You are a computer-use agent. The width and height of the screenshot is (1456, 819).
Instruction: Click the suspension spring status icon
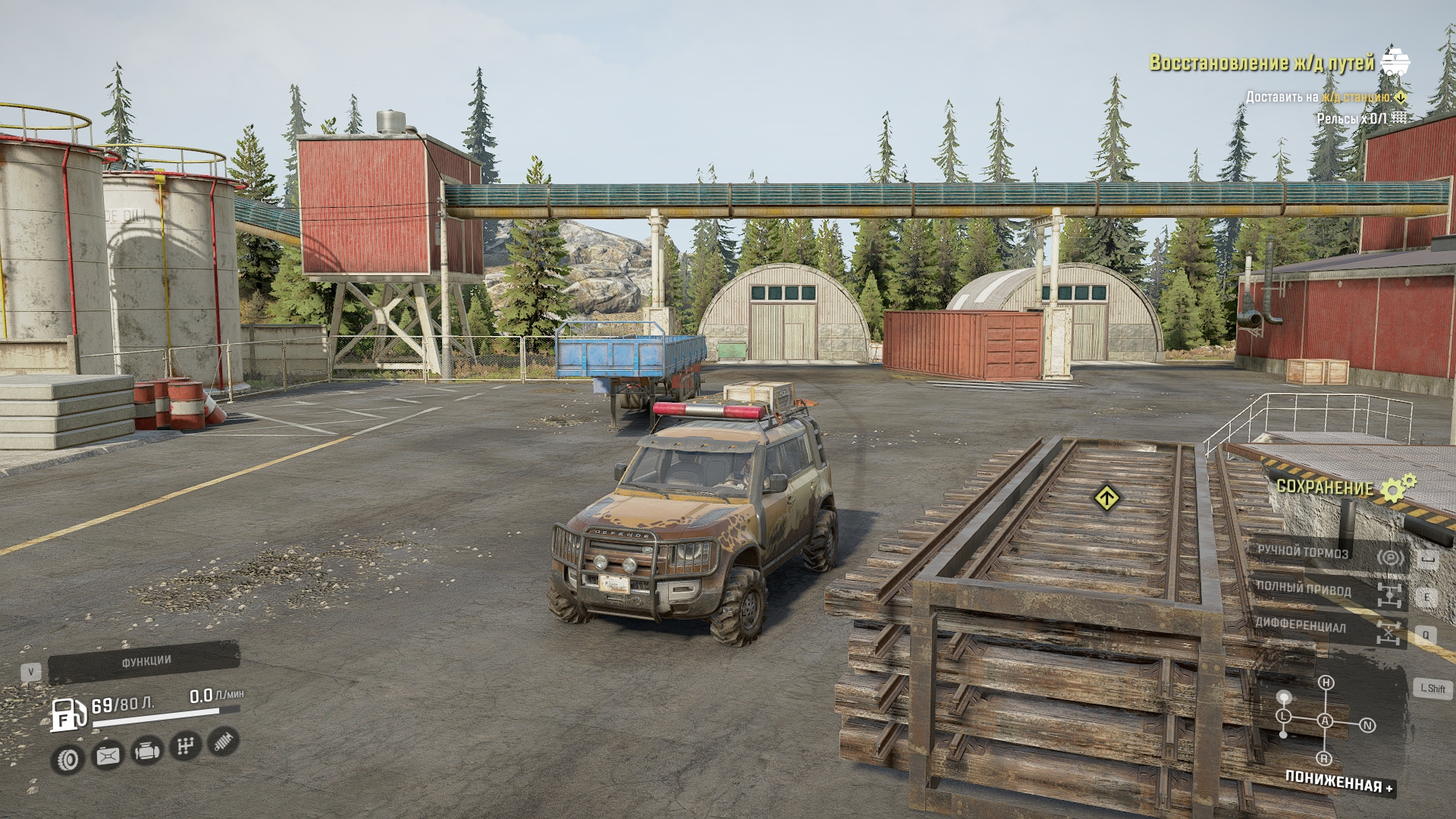click(222, 742)
